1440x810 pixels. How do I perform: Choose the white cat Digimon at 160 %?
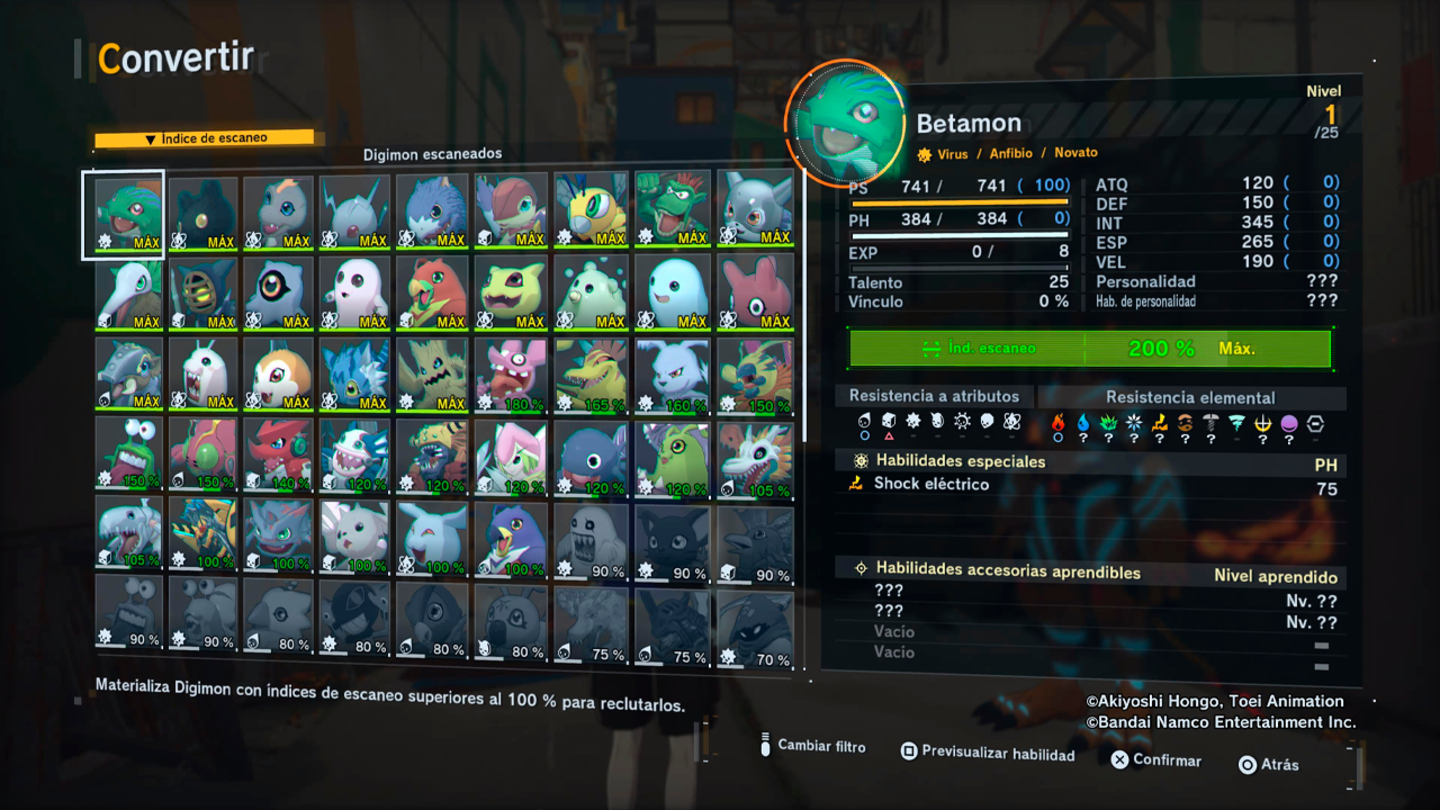click(672, 375)
